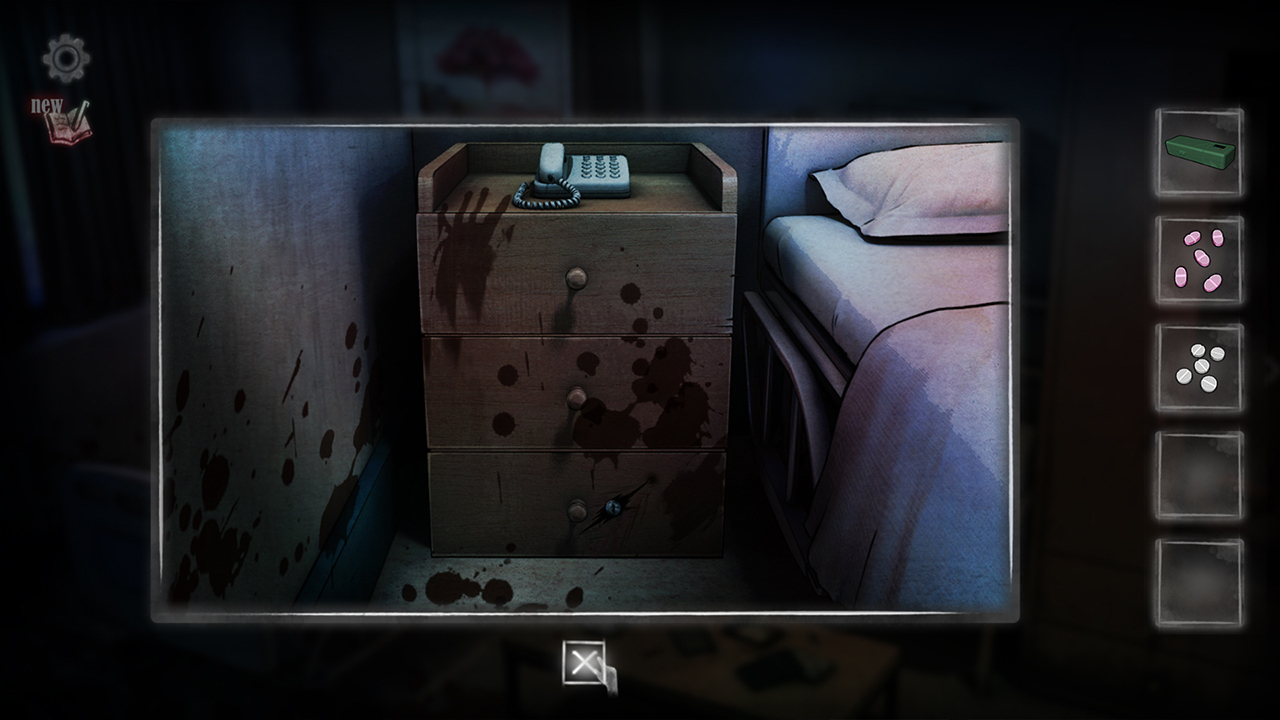Image resolution: width=1280 pixels, height=720 pixels.
Task: Close the nightstand close-up view
Action: click(585, 660)
